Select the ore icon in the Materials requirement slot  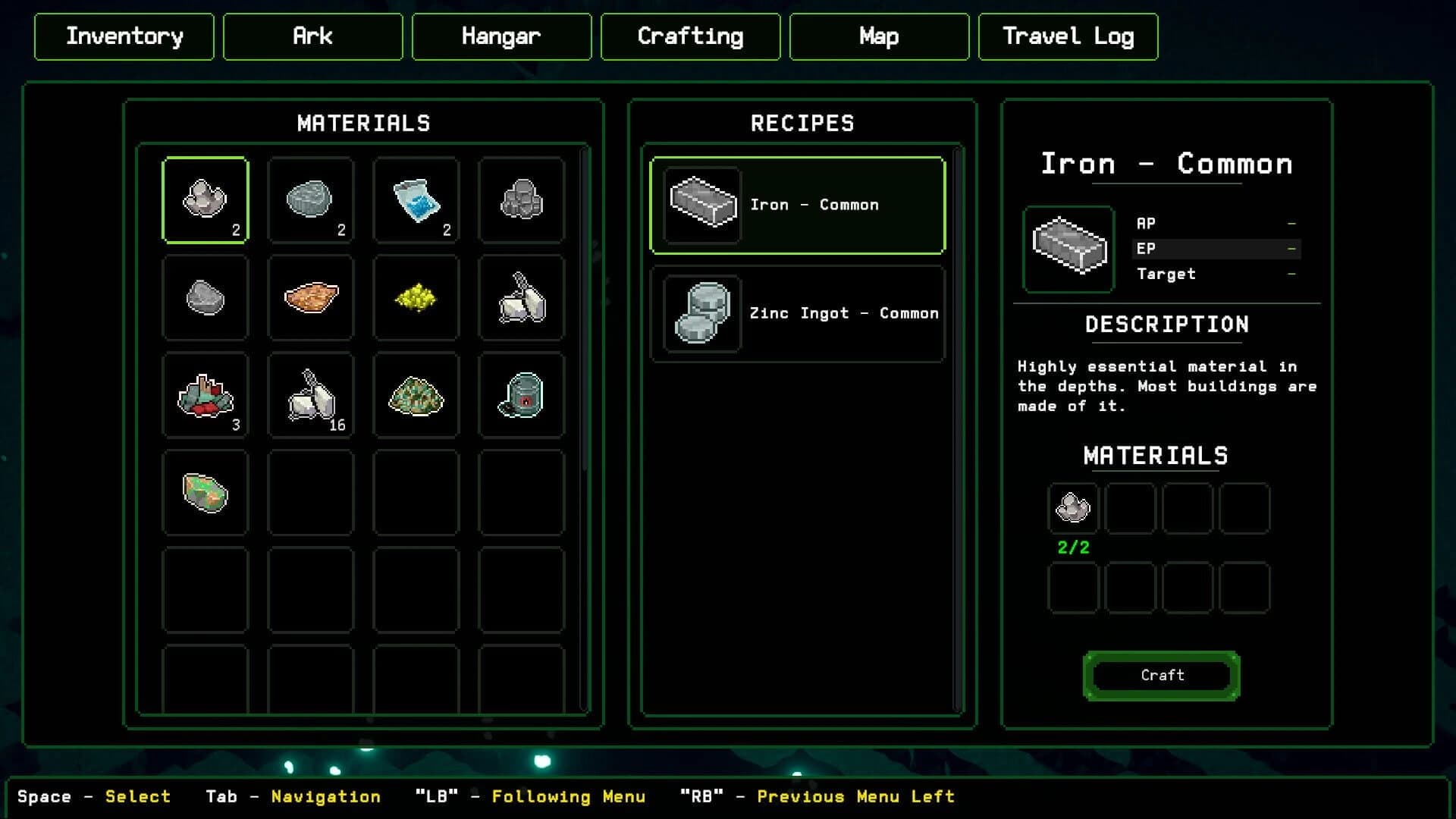coord(1073,508)
